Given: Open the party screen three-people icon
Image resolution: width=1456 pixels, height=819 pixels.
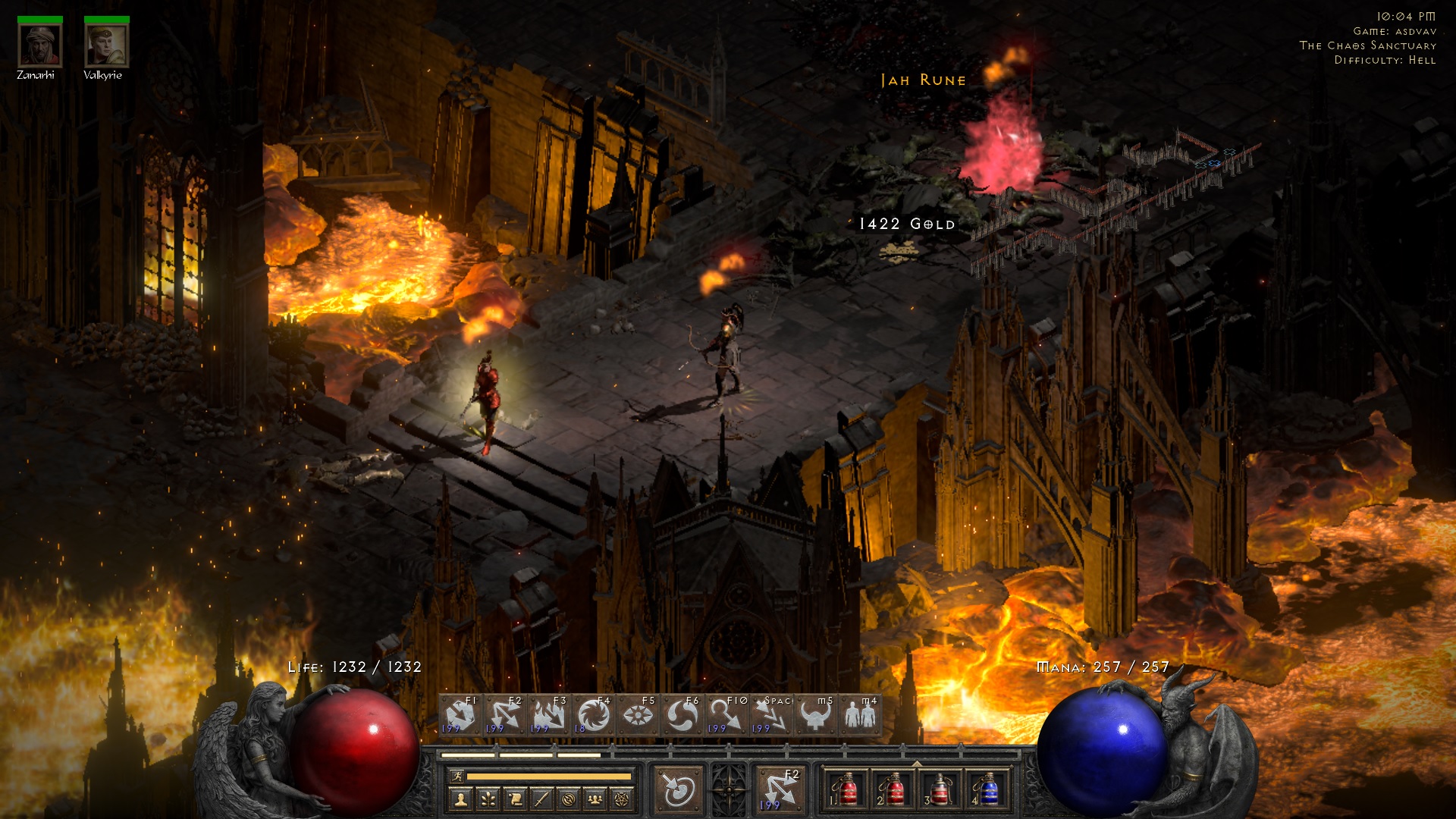Looking at the screenshot, I should click(595, 799).
